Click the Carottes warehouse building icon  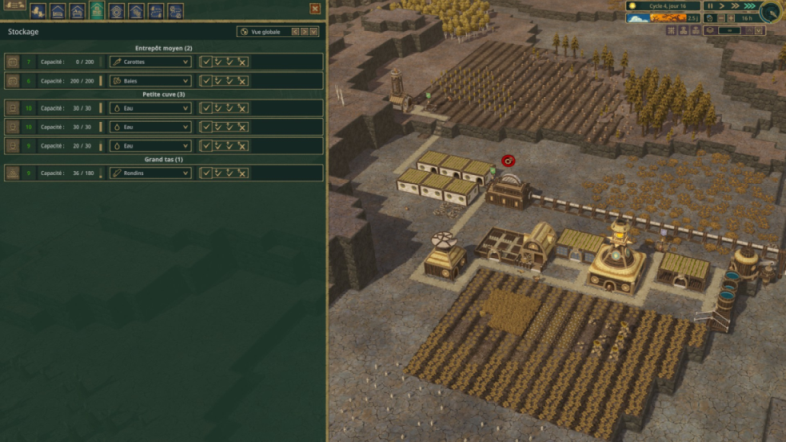(x=12, y=61)
